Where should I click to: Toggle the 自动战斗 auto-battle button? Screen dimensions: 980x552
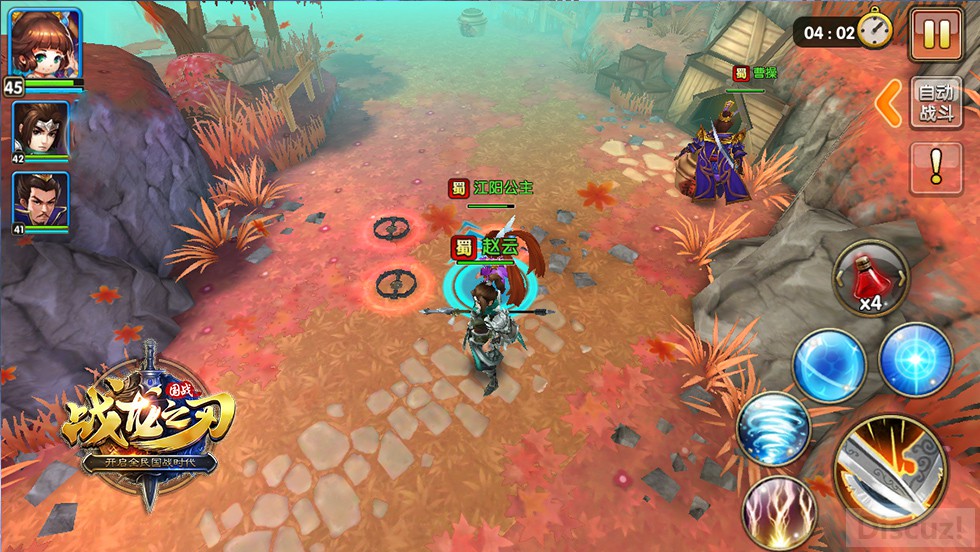point(936,103)
